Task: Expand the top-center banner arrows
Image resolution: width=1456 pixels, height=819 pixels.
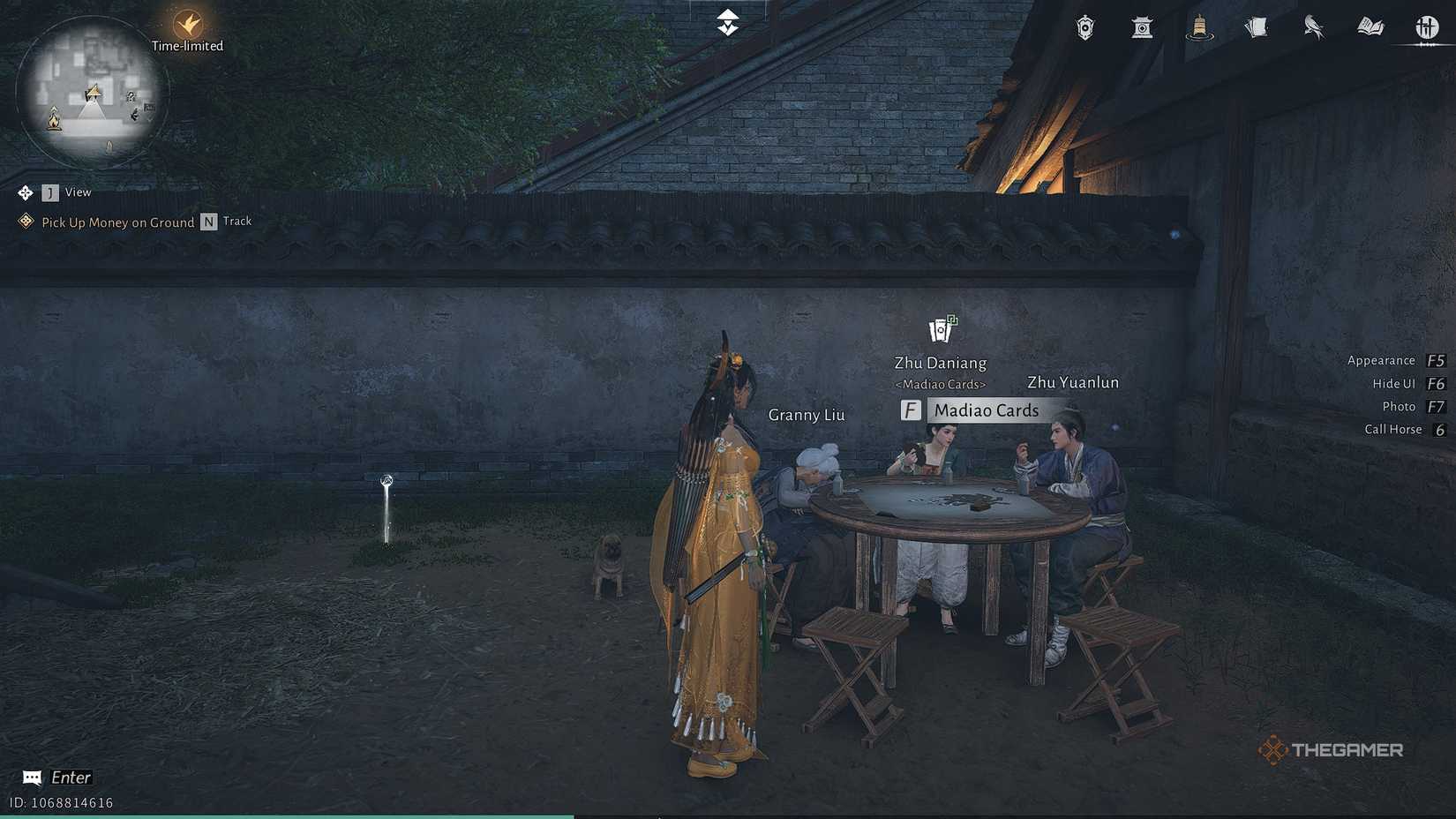Action: coord(726,22)
